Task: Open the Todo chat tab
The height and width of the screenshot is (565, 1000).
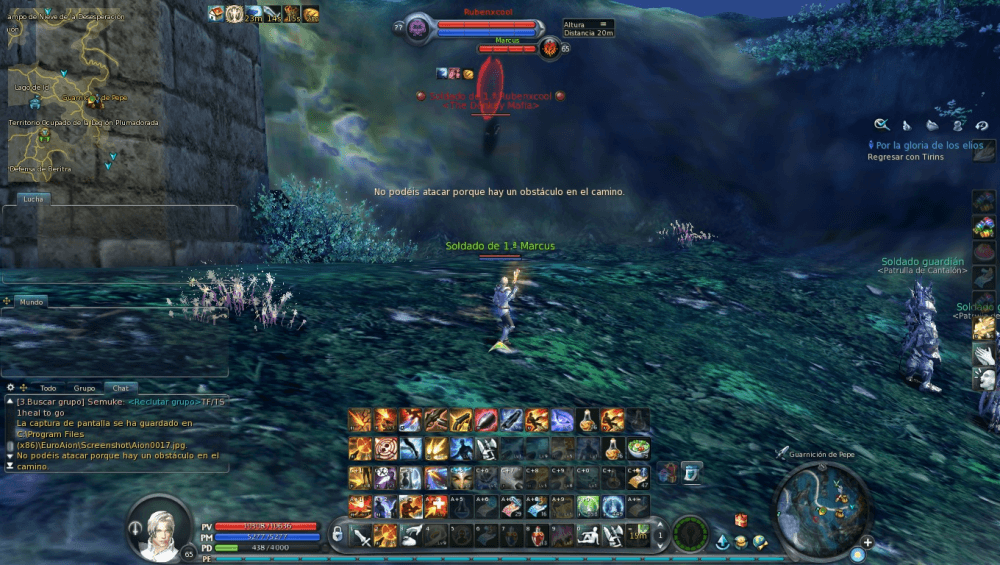Action: [48, 388]
